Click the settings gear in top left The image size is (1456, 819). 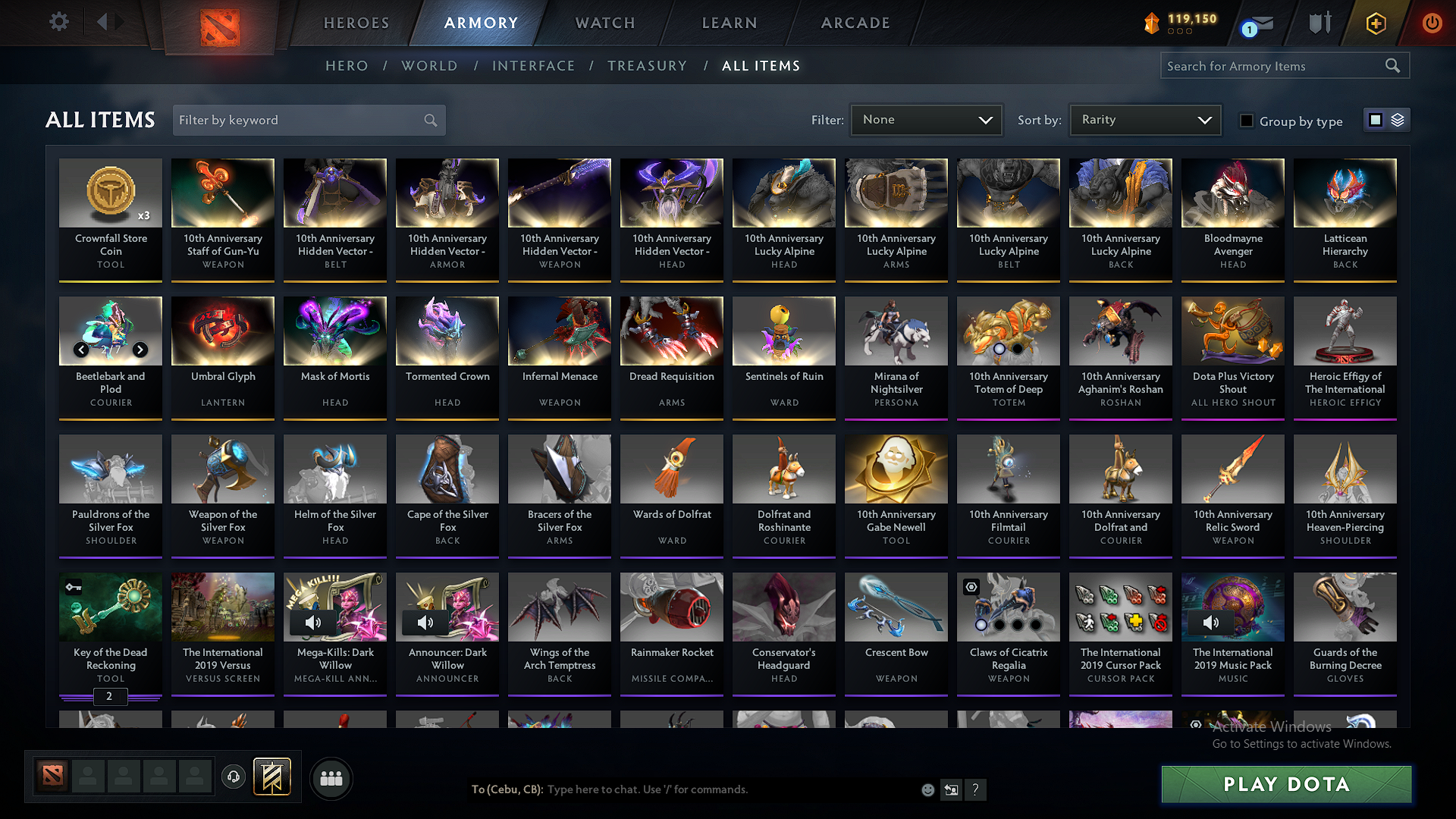click(x=58, y=22)
